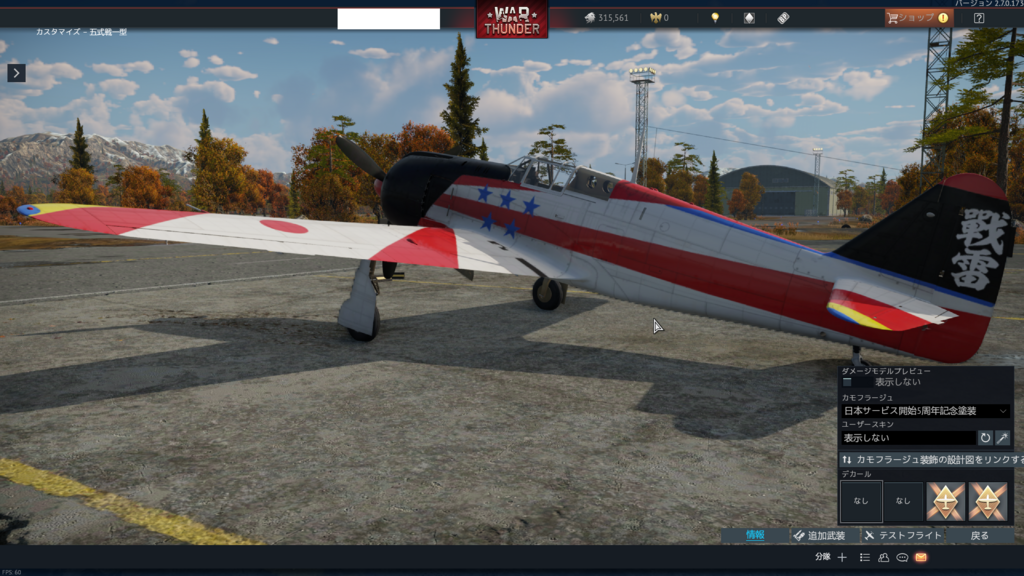Select the Golden Eagles currency counter

click(659, 18)
